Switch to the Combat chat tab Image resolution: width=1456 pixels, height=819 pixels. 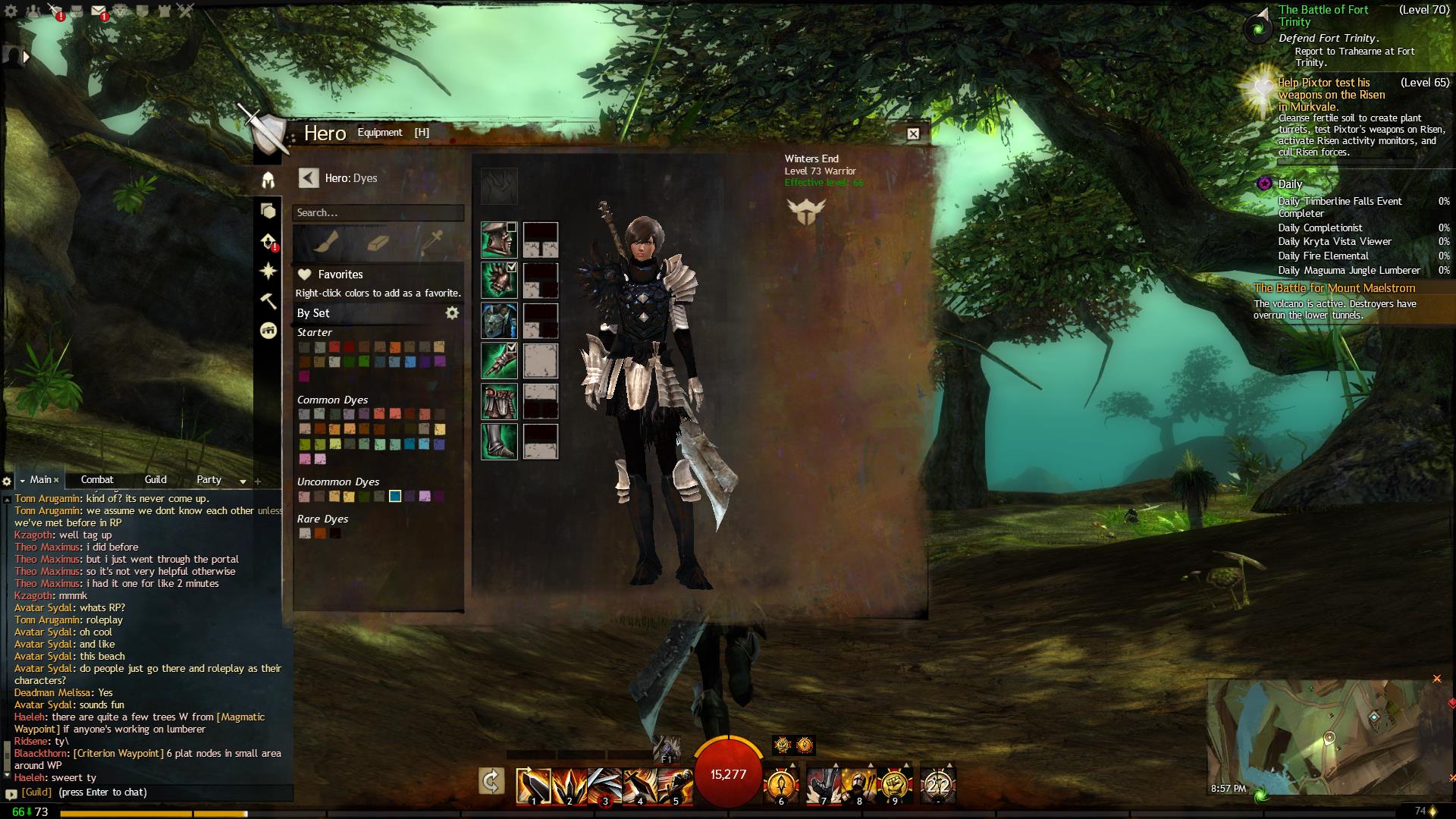pos(97,480)
